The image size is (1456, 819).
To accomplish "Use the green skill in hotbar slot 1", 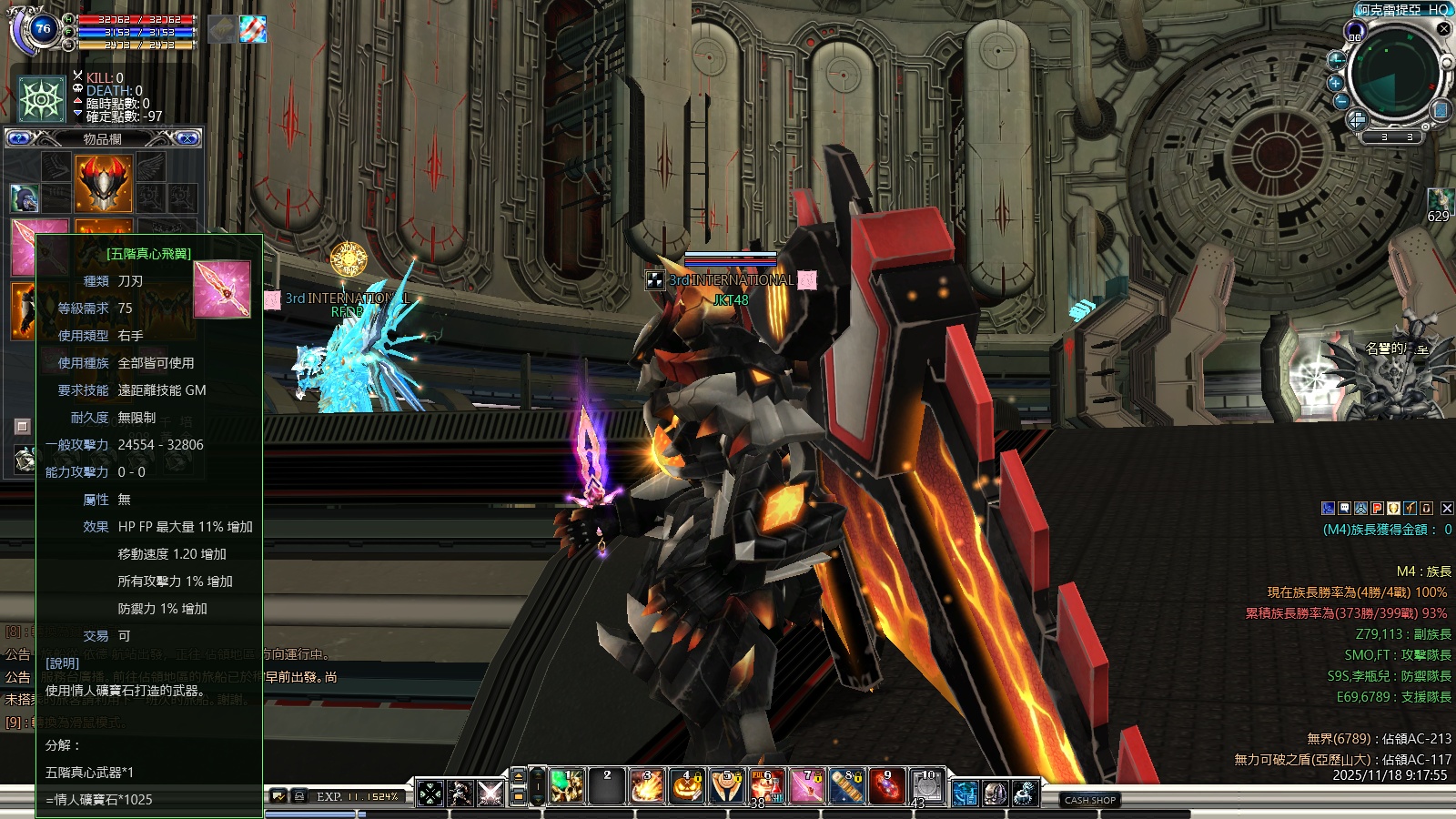I will pos(567,787).
